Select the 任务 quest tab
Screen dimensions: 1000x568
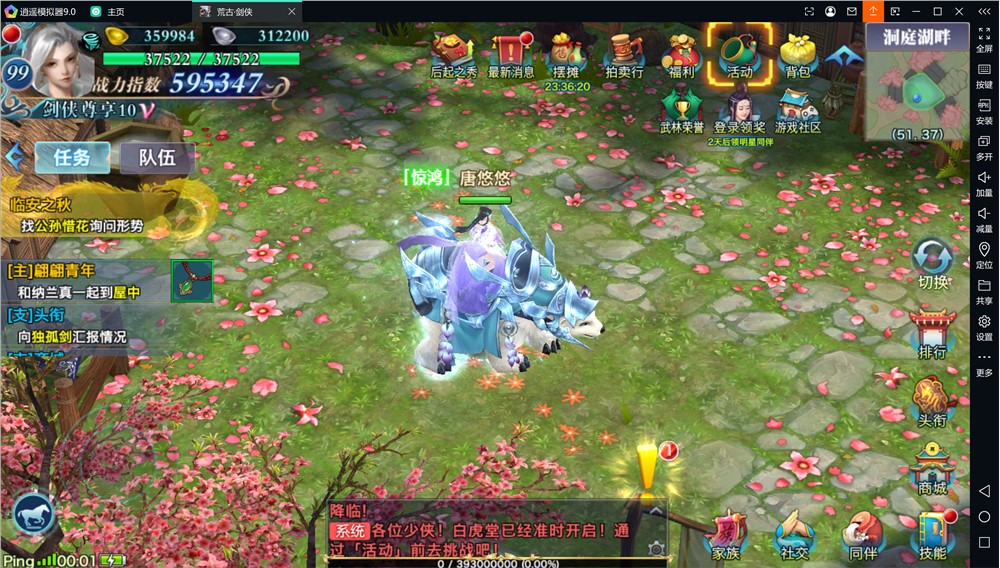pos(72,157)
